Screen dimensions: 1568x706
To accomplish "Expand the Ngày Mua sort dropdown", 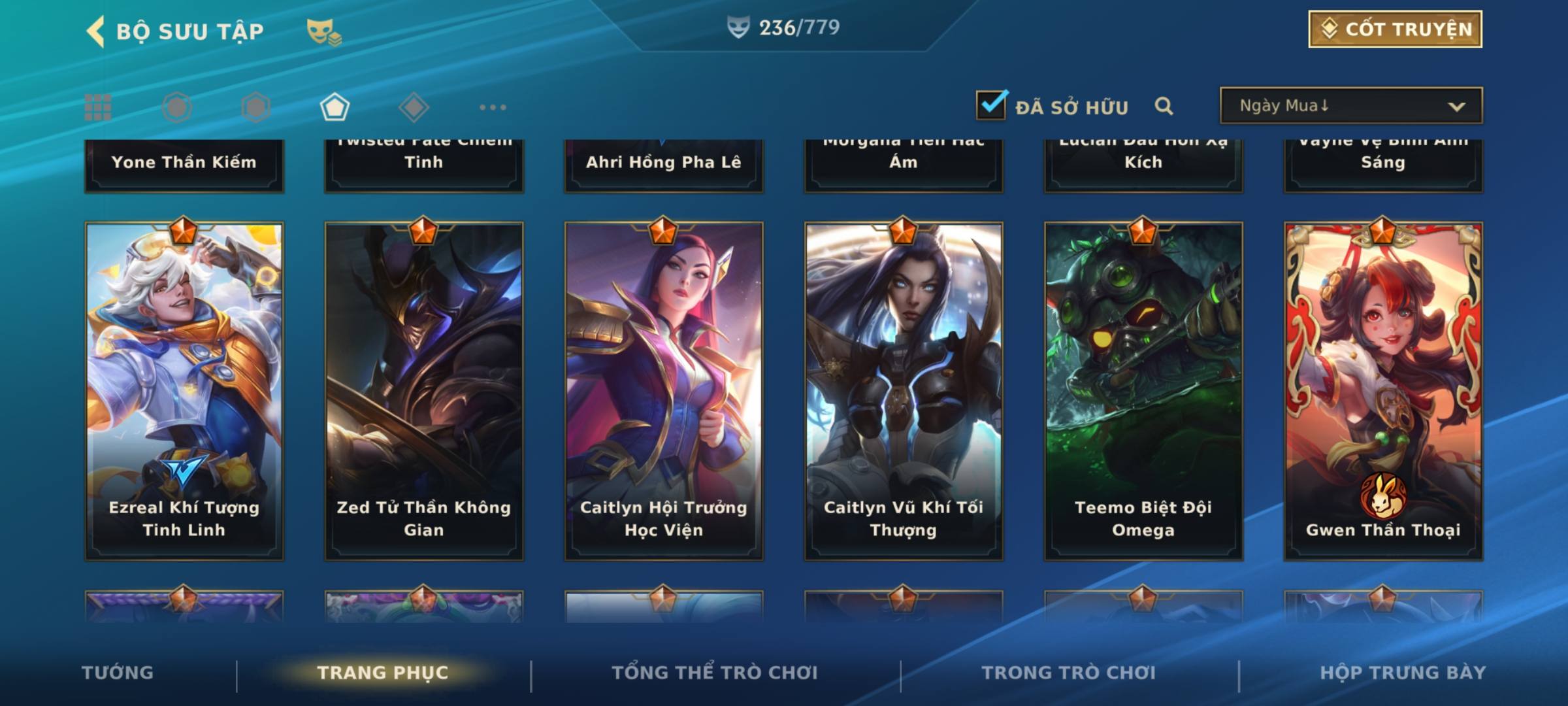I will pos(1350,106).
